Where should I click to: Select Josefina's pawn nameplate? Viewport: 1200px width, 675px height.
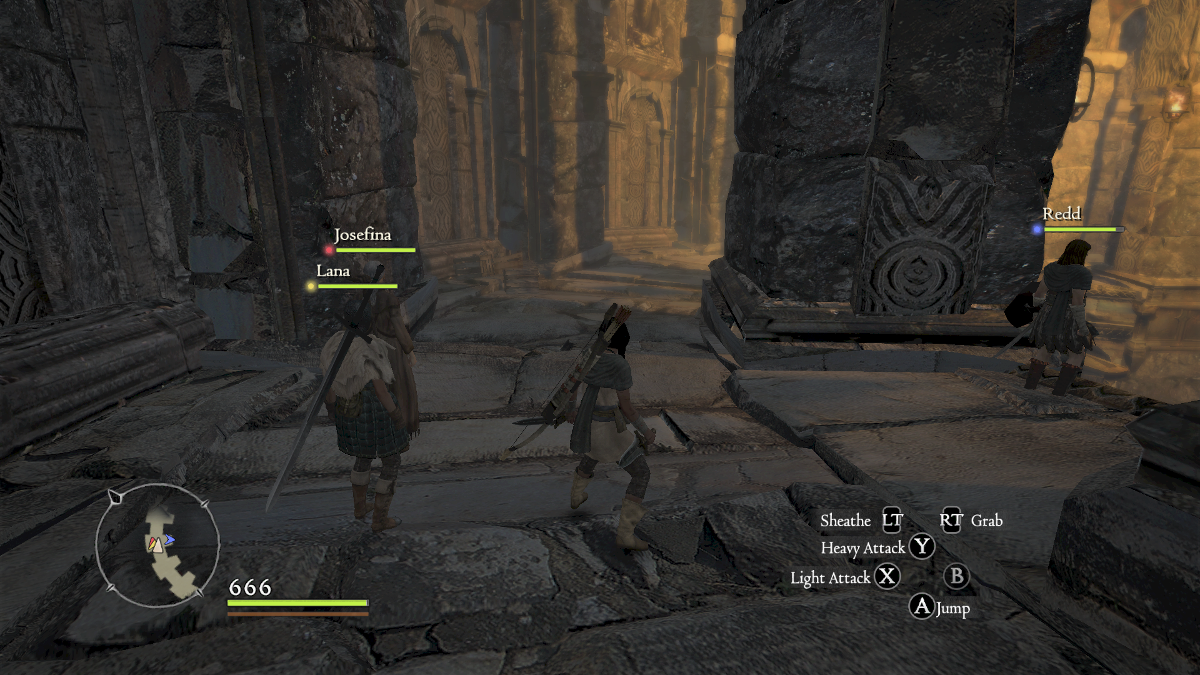point(361,236)
